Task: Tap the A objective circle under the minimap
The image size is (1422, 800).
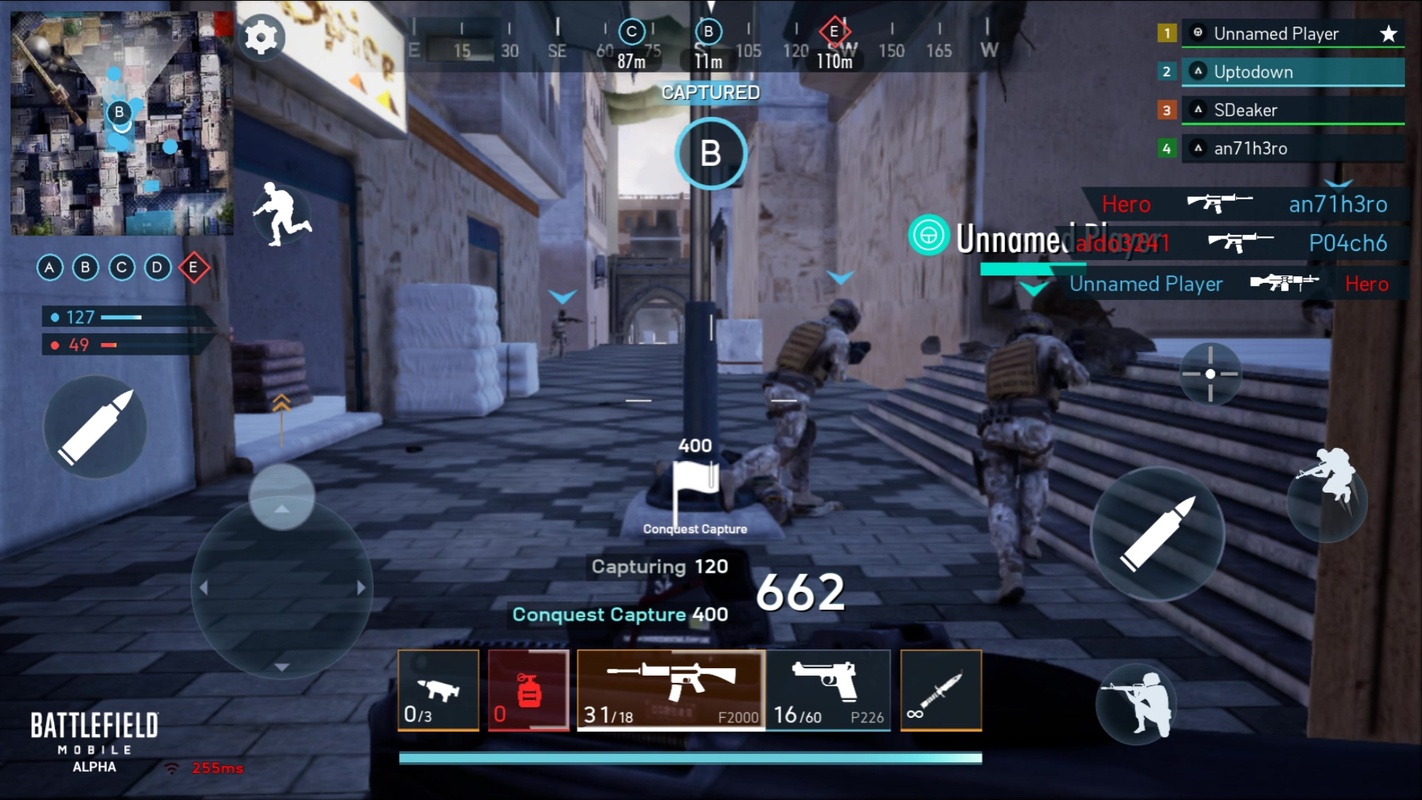Action: point(50,268)
